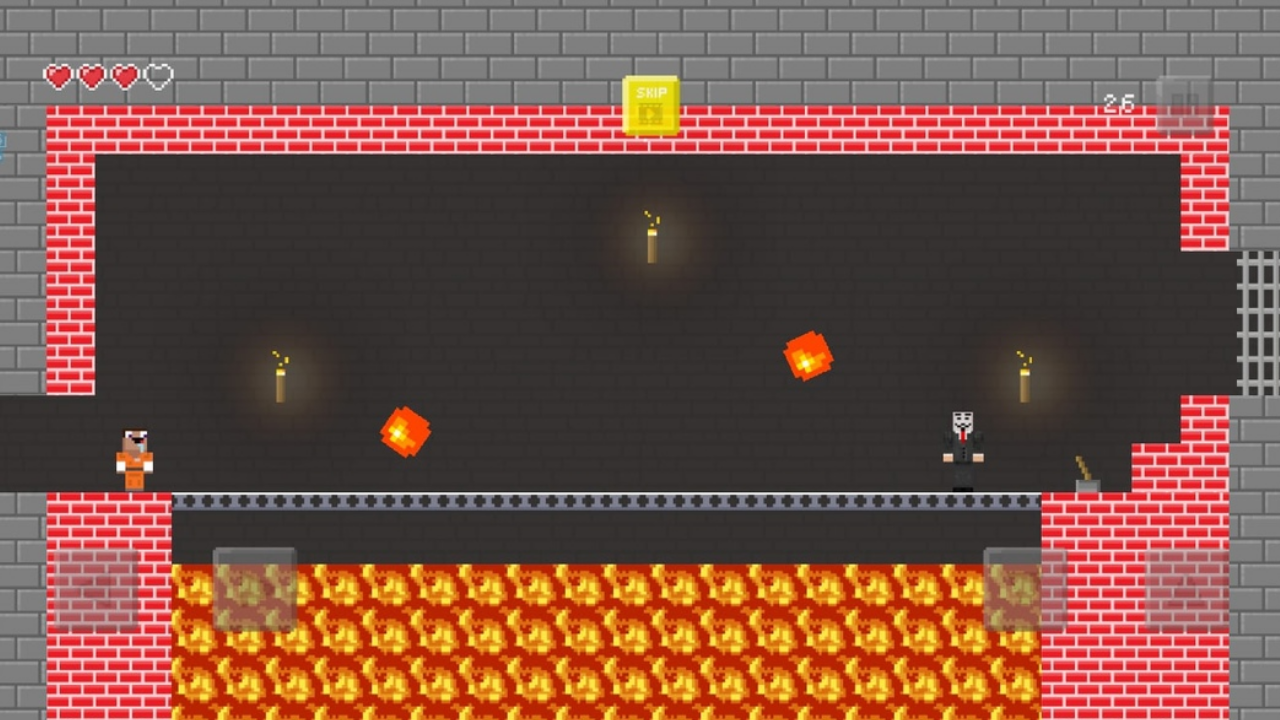This screenshot has width=1280, height=720.
Task: Click the fireball above the conveyor belt
Action: tap(406, 432)
